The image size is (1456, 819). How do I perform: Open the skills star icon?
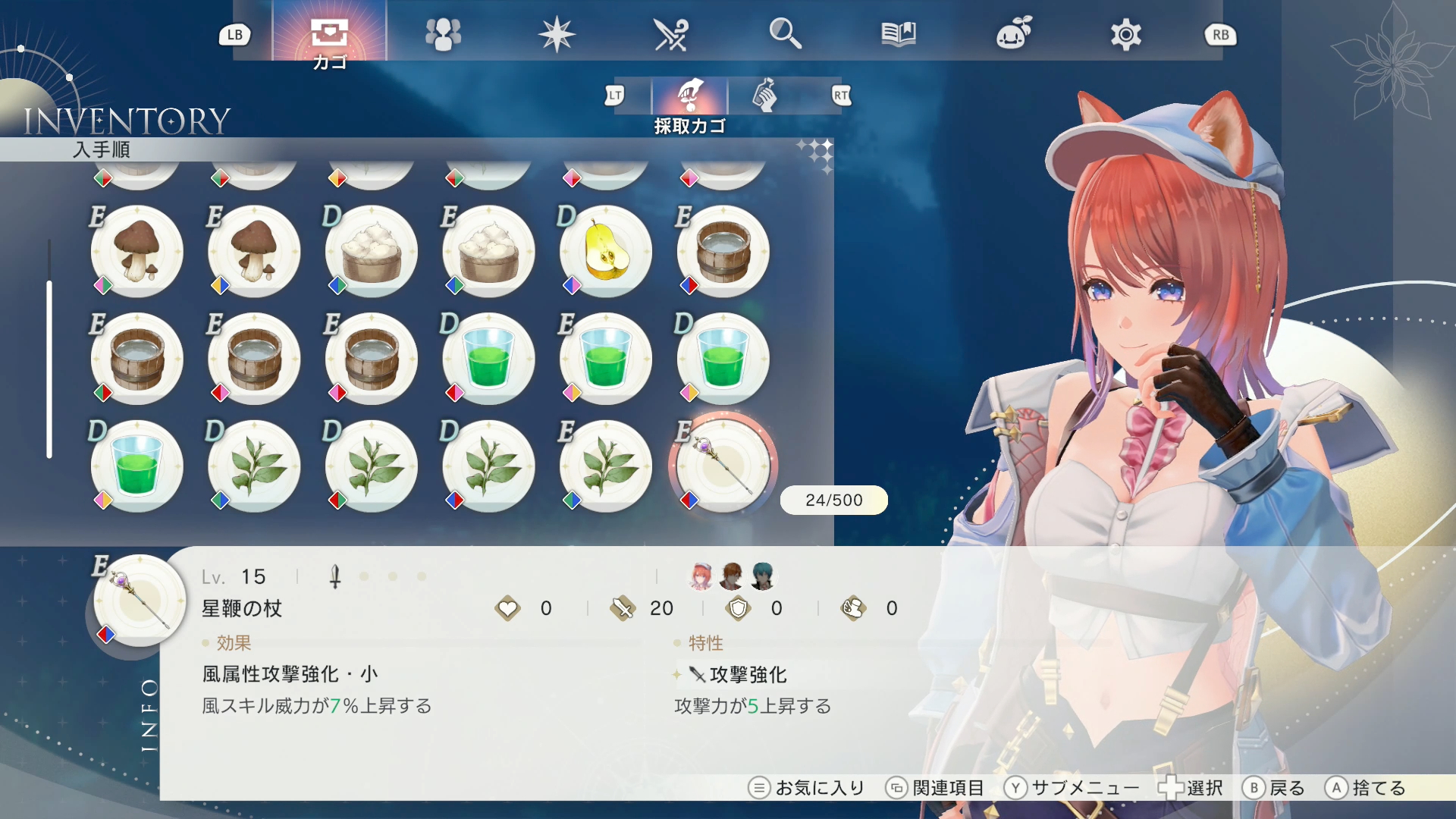(x=557, y=33)
